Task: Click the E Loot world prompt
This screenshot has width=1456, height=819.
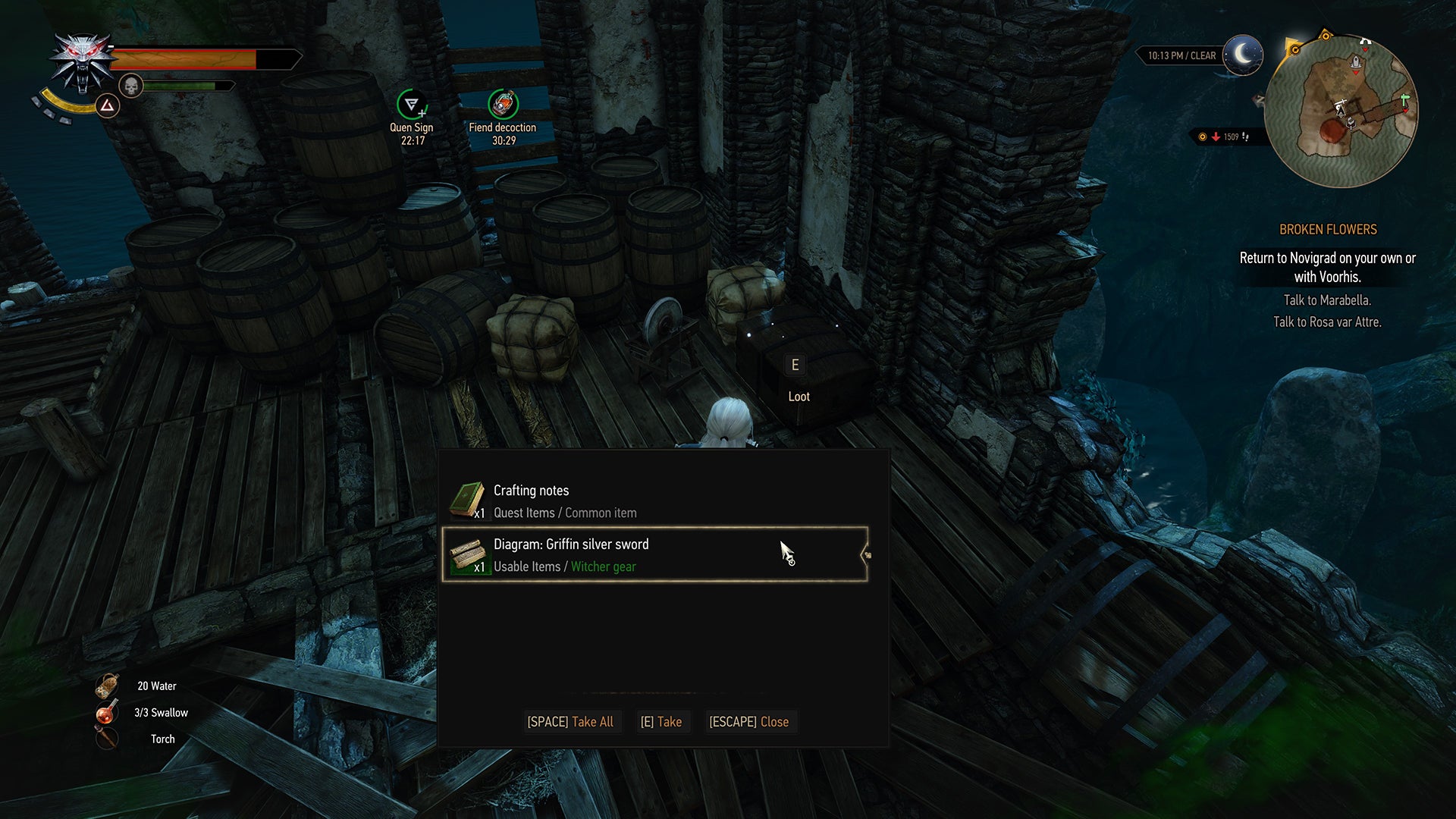Action: tap(795, 378)
